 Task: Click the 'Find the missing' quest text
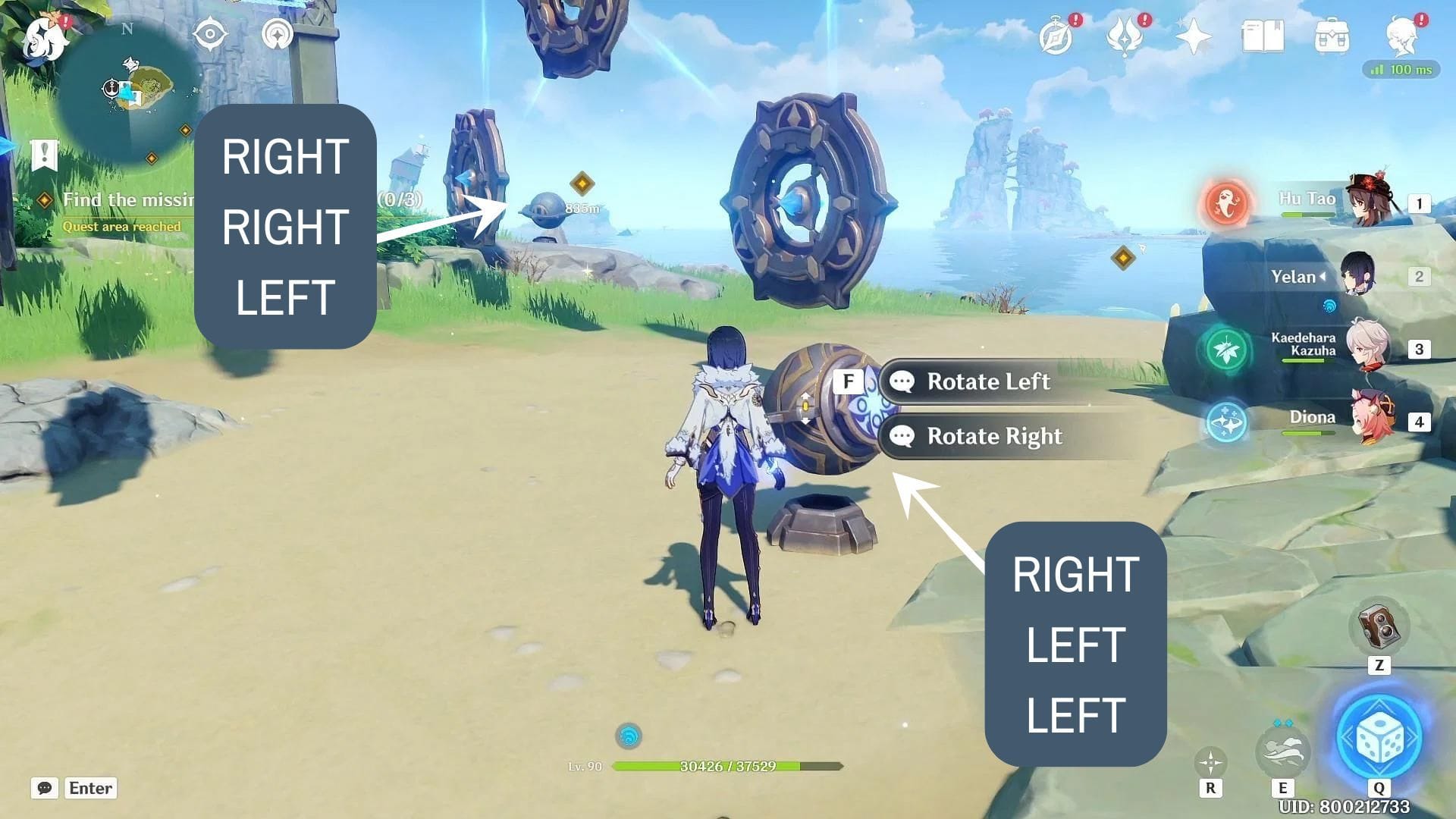click(129, 199)
